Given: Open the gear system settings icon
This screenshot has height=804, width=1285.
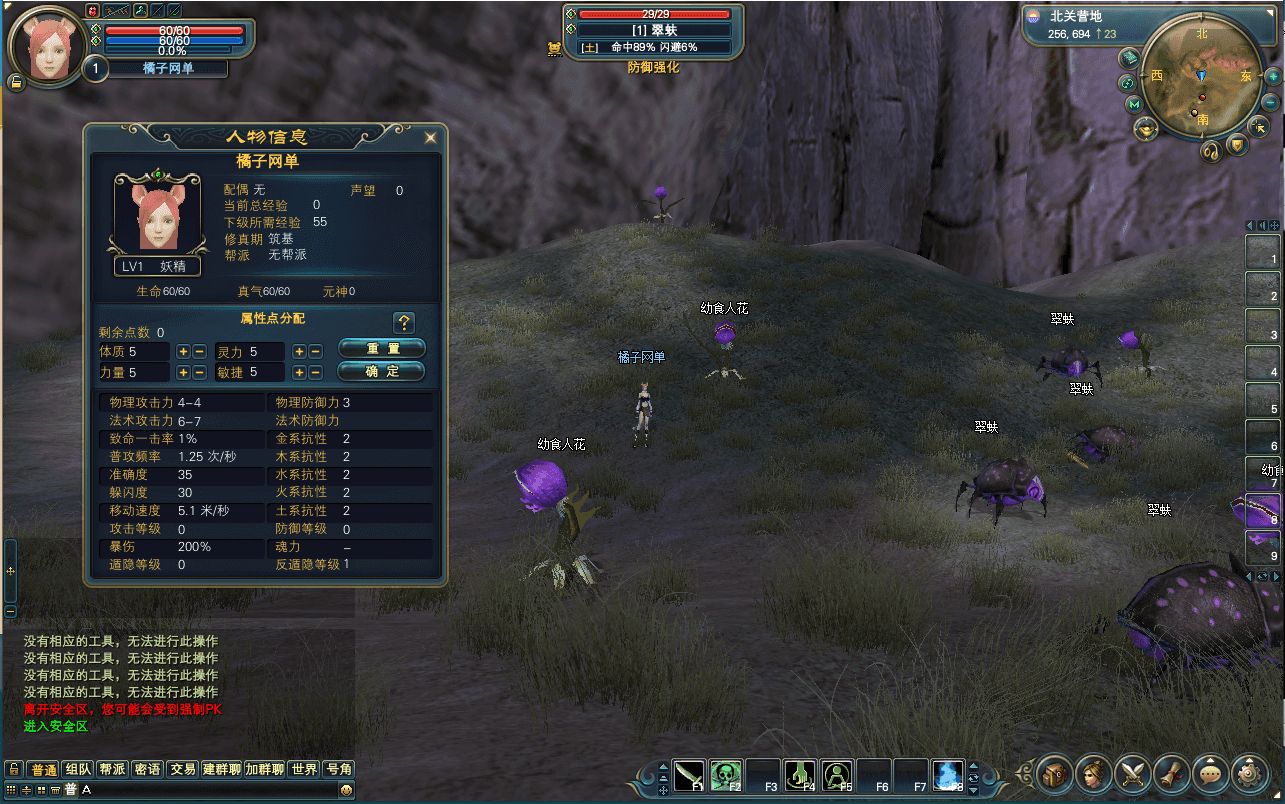Looking at the screenshot, I should [1249, 773].
